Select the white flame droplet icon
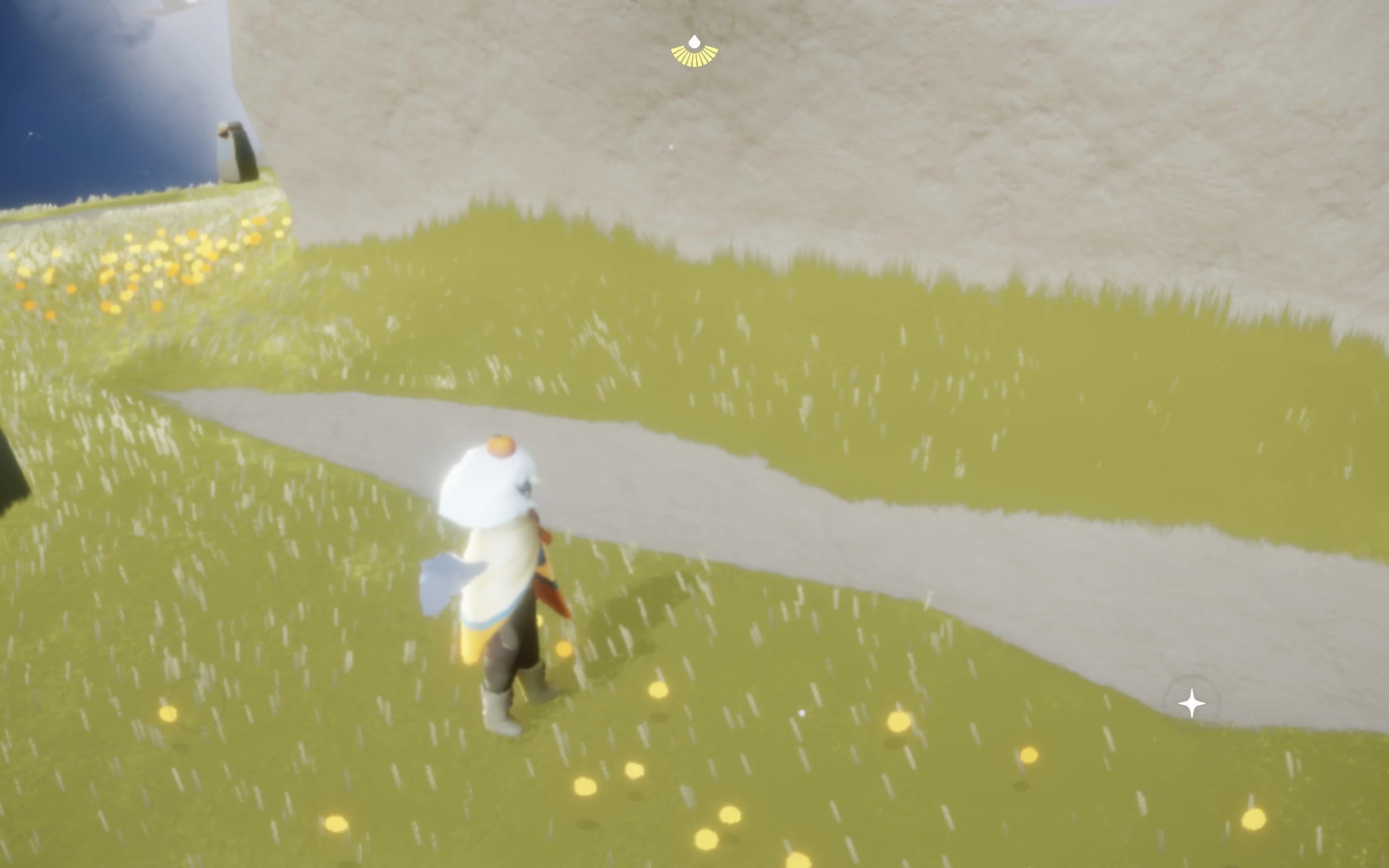This screenshot has width=1389, height=868. click(695, 42)
